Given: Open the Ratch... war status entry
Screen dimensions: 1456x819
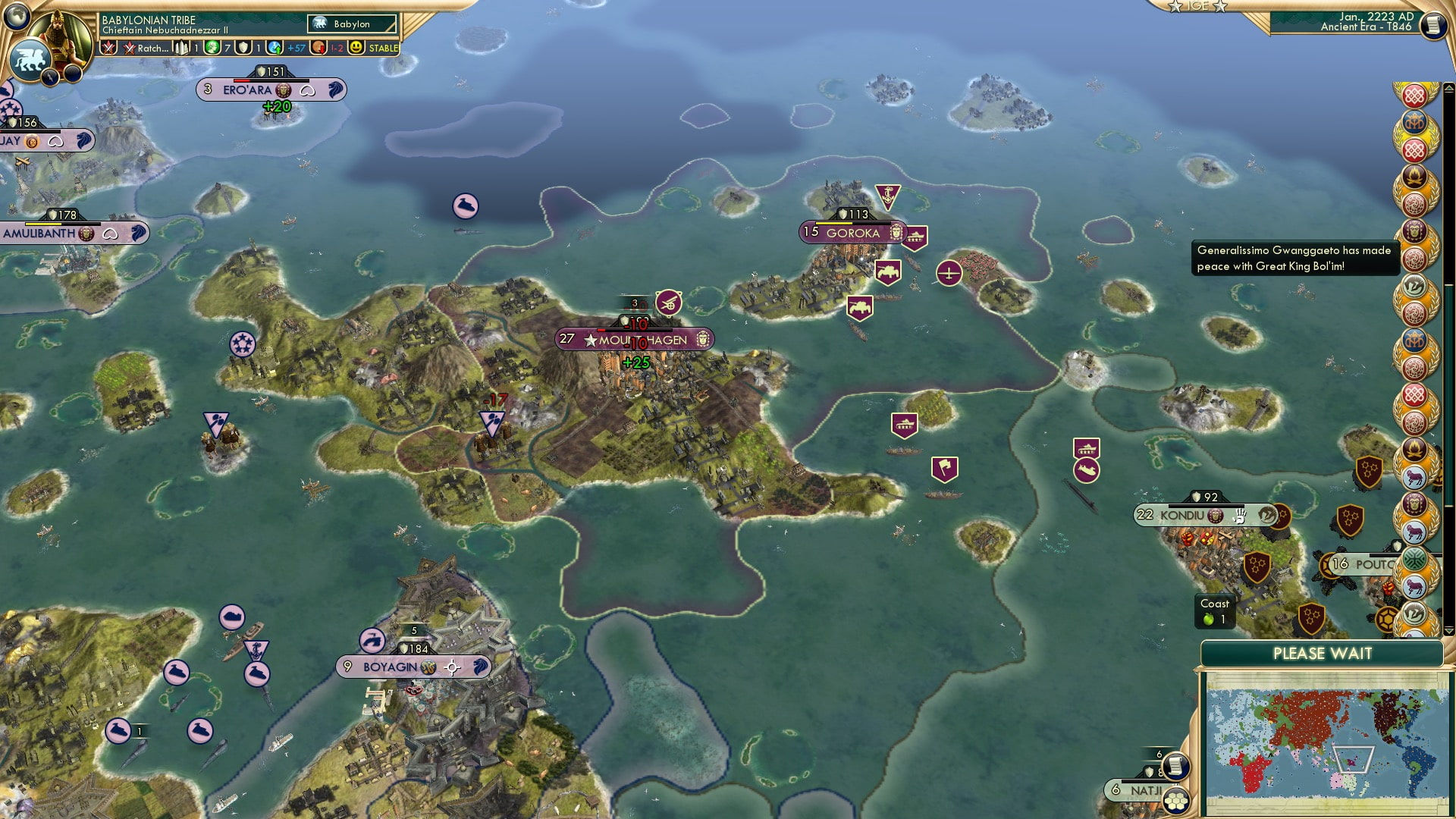Looking at the screenshot, I should click(144, 47).
